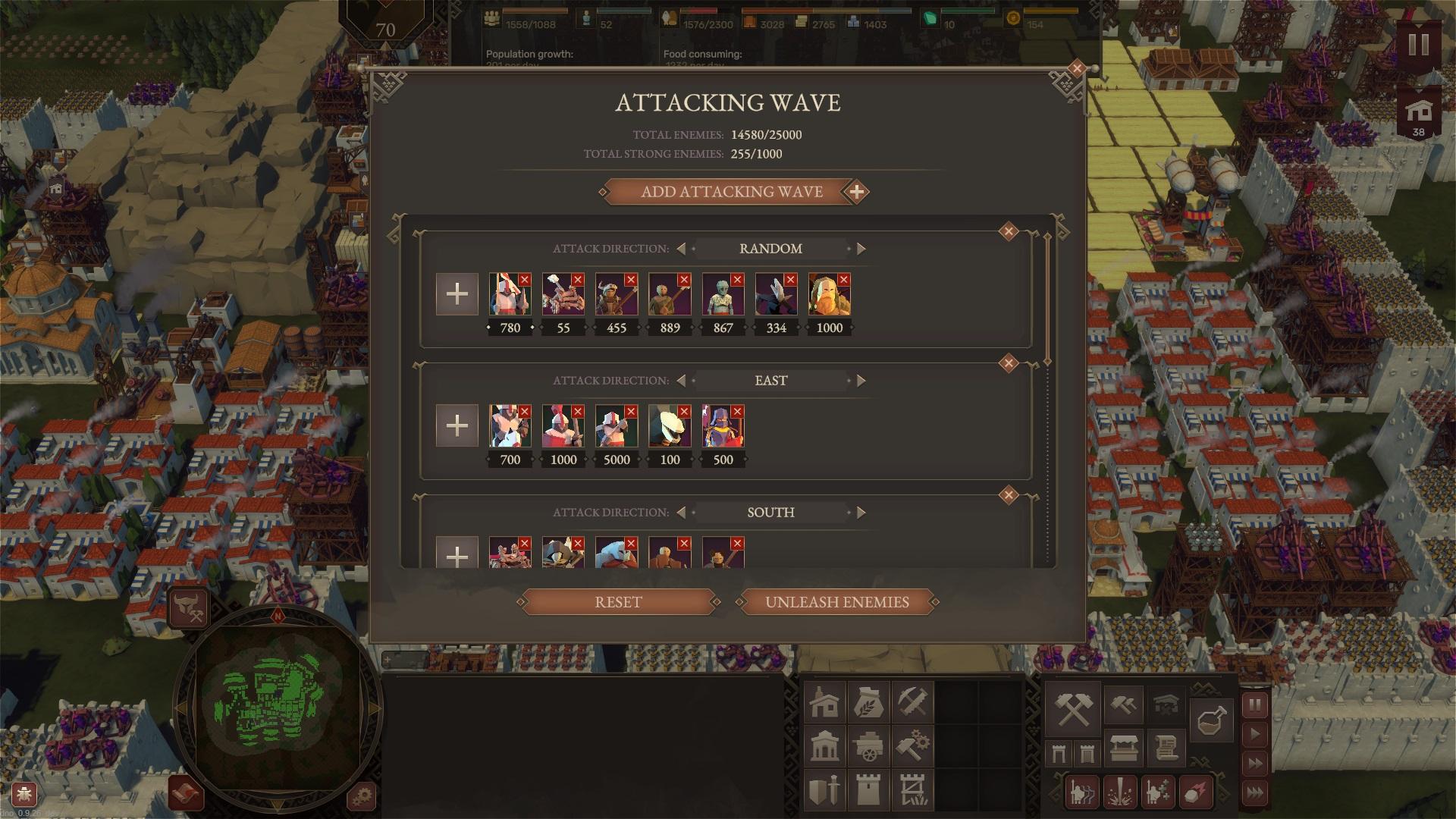Screen dimensions: 1456x819
Task: Cycle East attack direction backward
Action: point(681,381)
